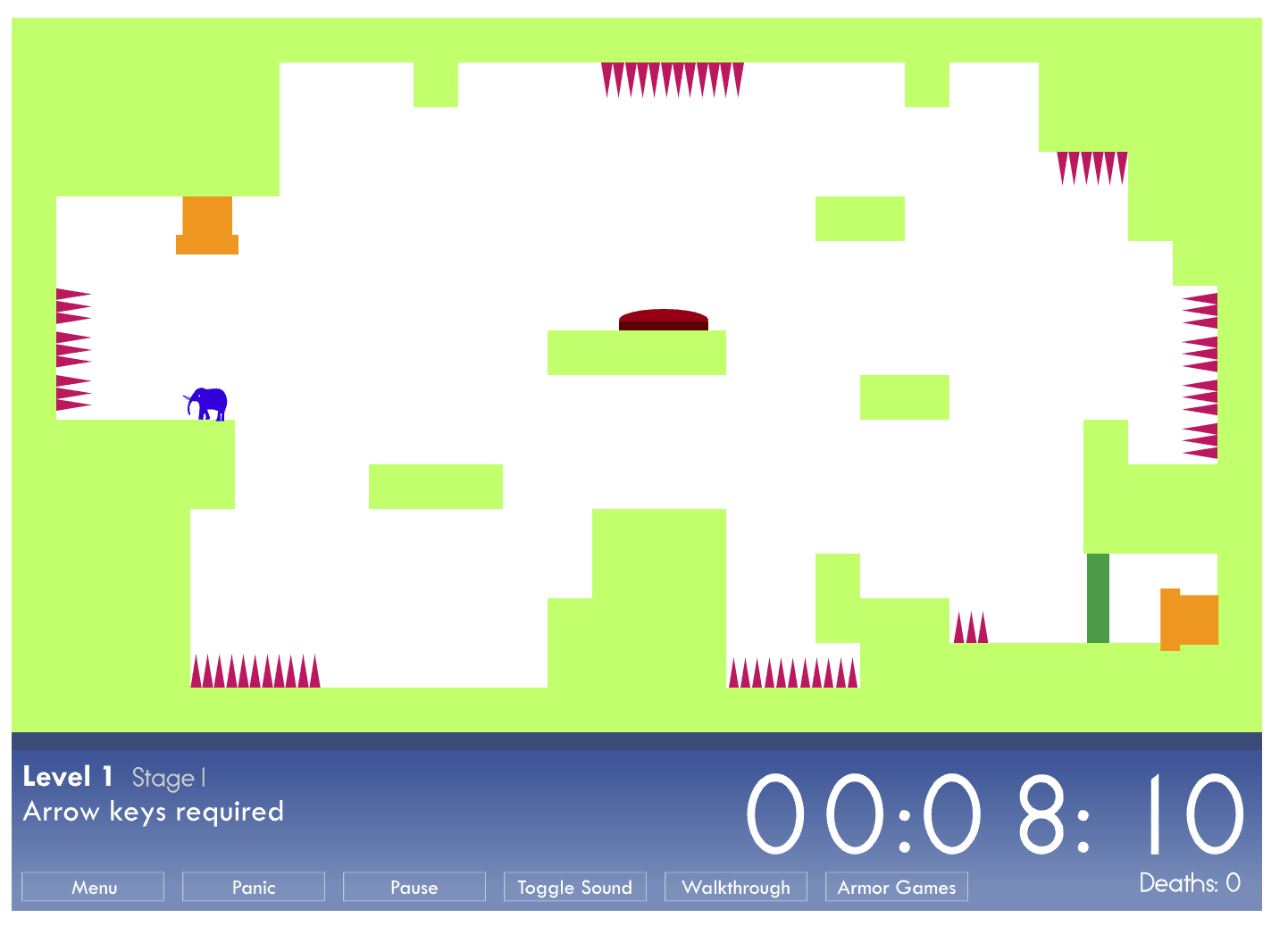1288x943 pixels.
Task: Click the Armor Games button
Action: click(896, 887)
